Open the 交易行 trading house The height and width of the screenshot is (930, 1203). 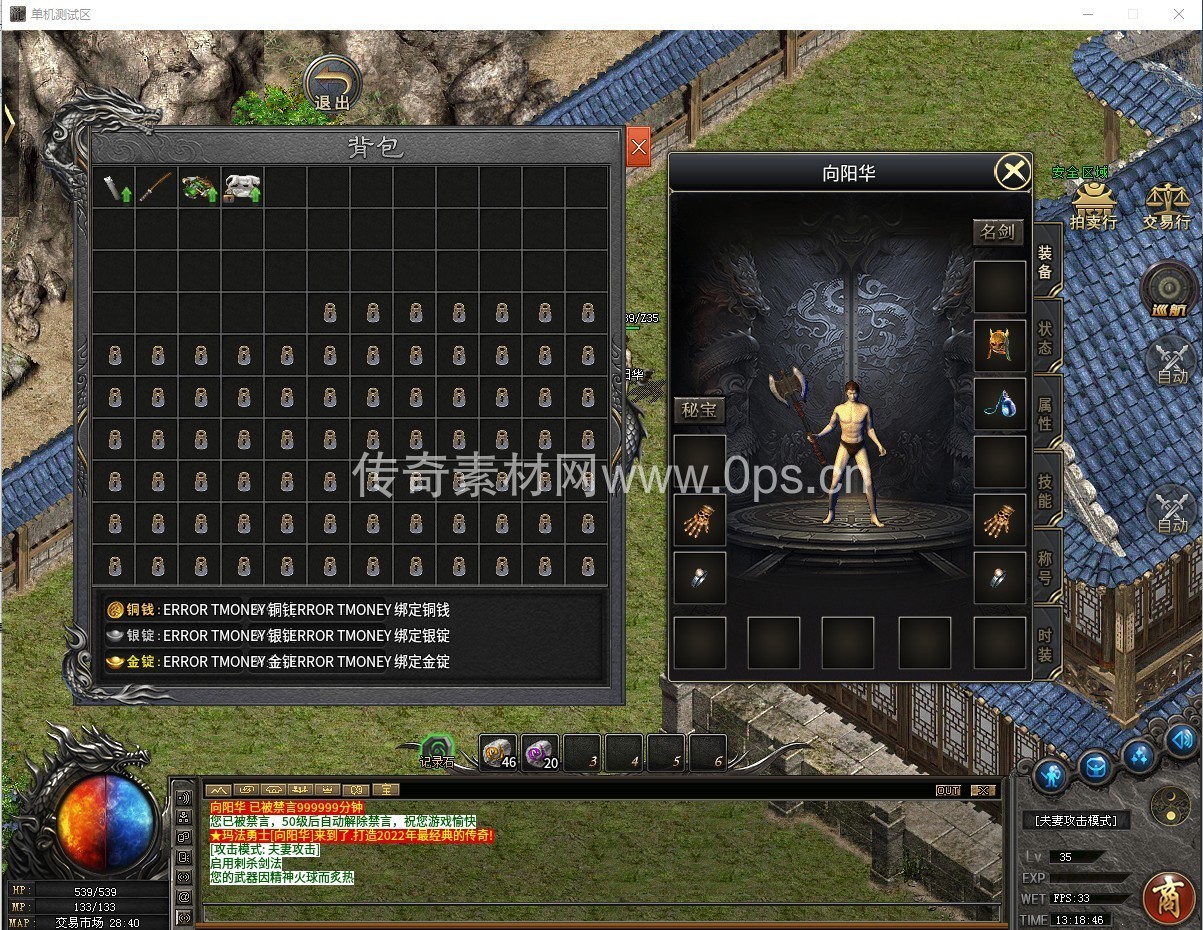(1166, 205)
